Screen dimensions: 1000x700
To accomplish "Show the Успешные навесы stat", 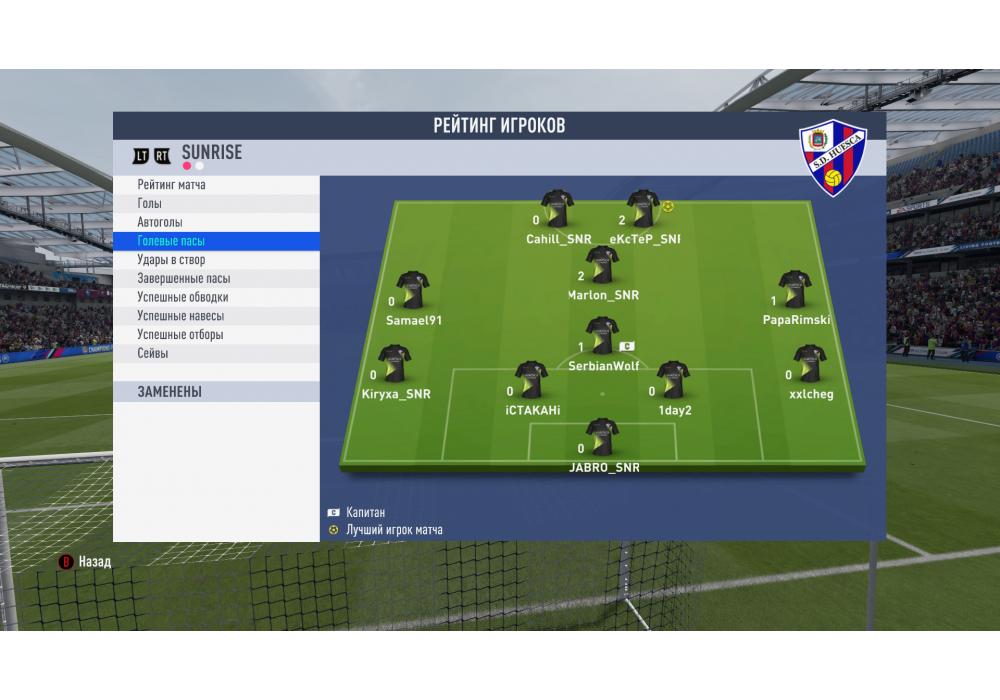I will point(180,316).
